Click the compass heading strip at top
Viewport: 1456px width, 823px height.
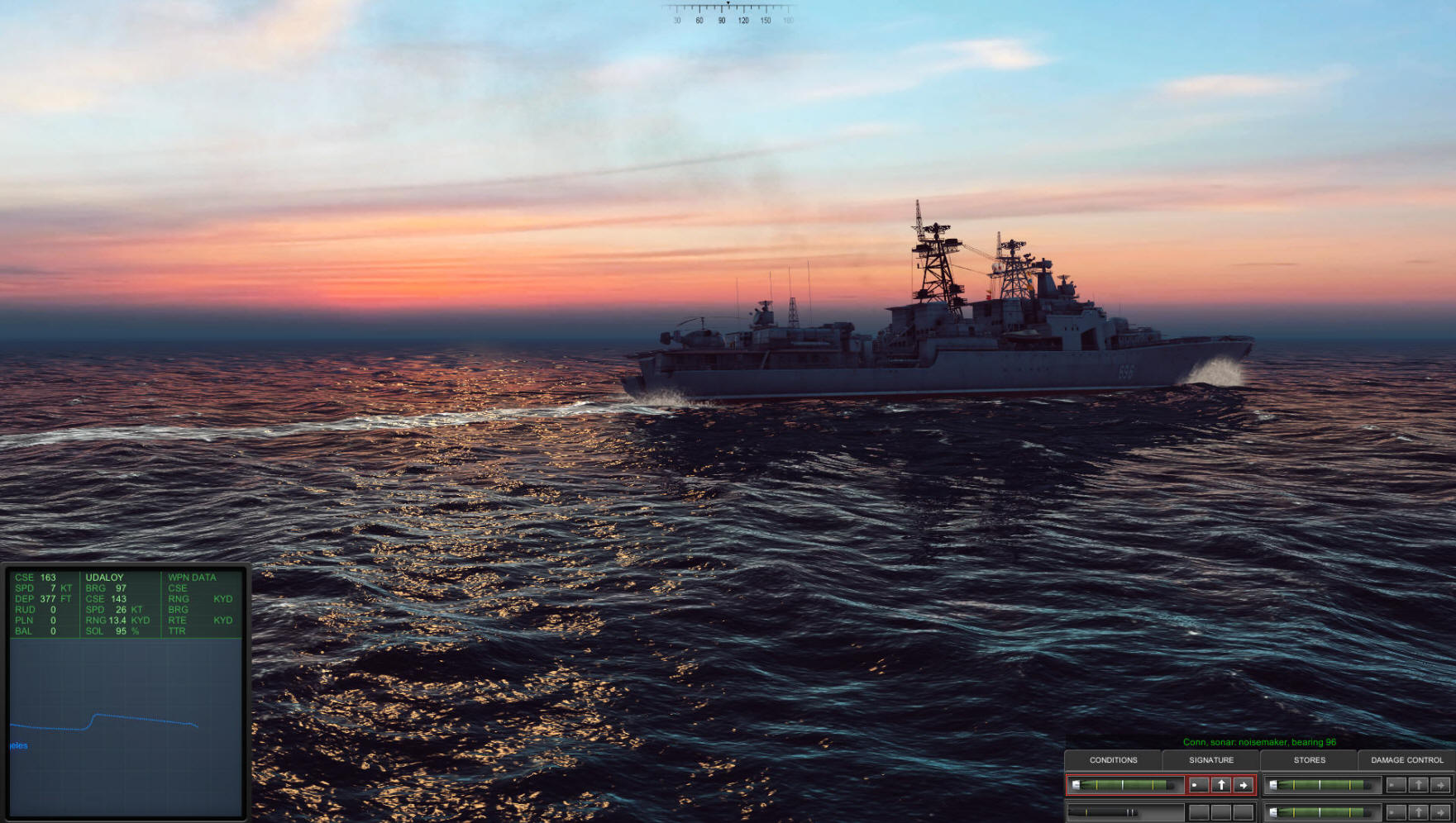coord(728,14)
